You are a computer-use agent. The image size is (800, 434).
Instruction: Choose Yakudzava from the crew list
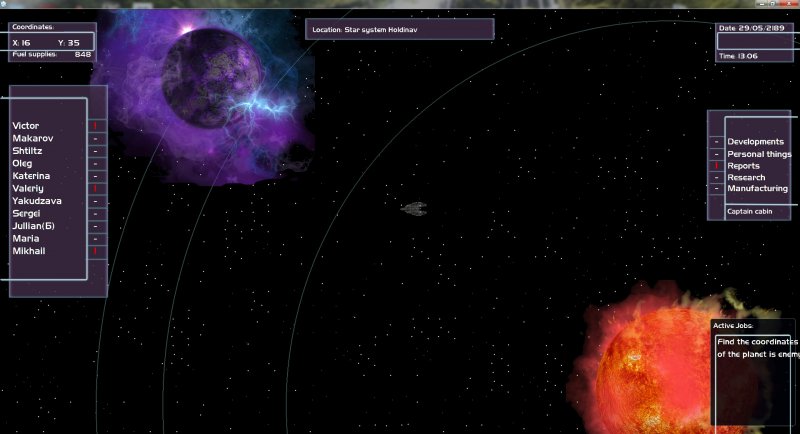click(37, 201)
